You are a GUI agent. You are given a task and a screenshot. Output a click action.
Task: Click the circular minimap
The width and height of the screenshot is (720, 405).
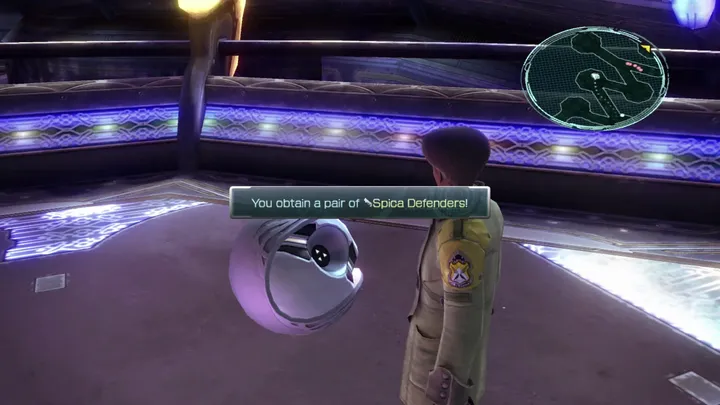click(595, 78)
